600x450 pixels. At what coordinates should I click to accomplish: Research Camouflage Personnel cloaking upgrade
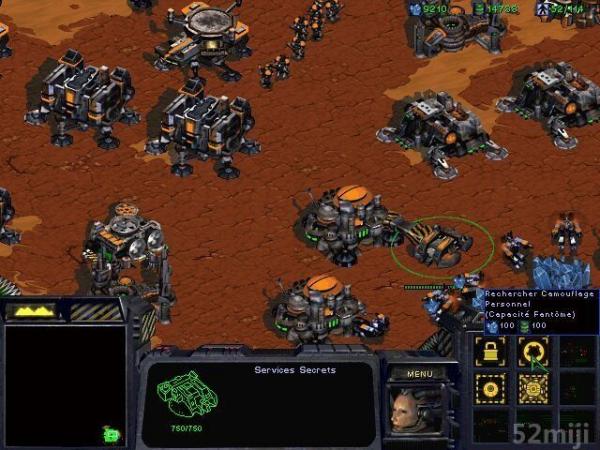[531, 351]
